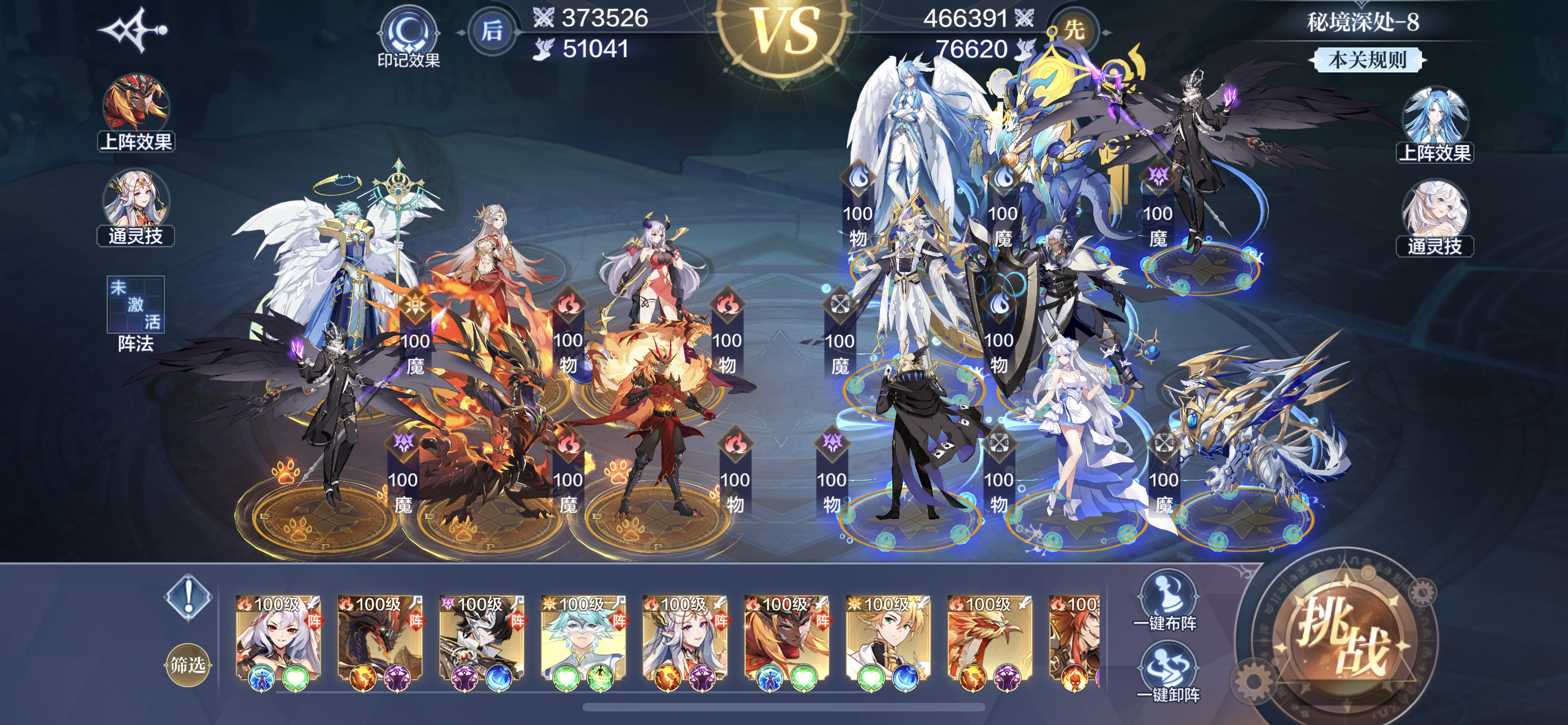Screen dimensions: 1568x725
Task: Open the 本关规则 stage rules
Action: [1367, 60]
